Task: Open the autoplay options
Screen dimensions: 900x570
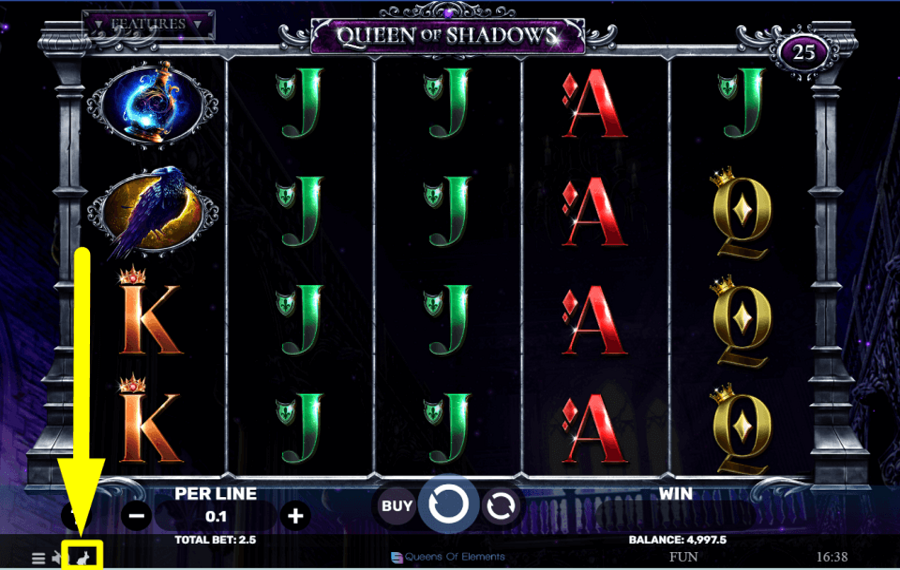Action: pyautogui.click(x=499, y=507)
